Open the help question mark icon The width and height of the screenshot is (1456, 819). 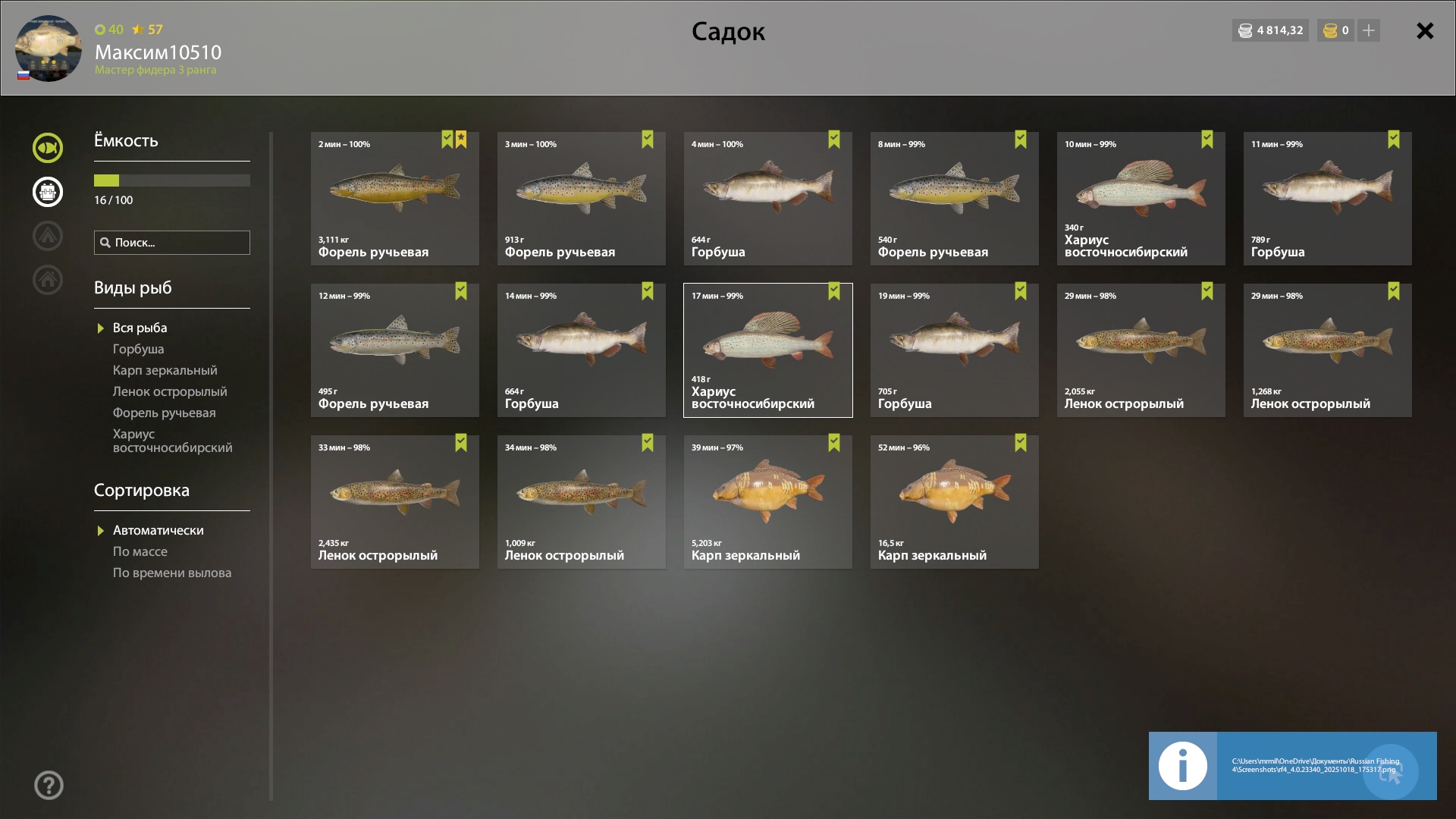tap(49, 786)
